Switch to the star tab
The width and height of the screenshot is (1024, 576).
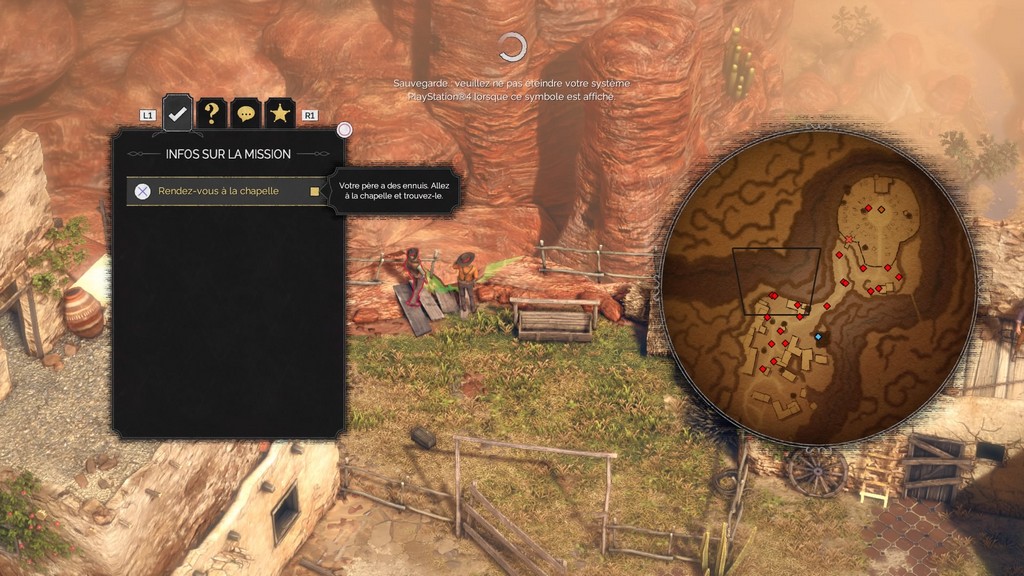click(279, 114)
